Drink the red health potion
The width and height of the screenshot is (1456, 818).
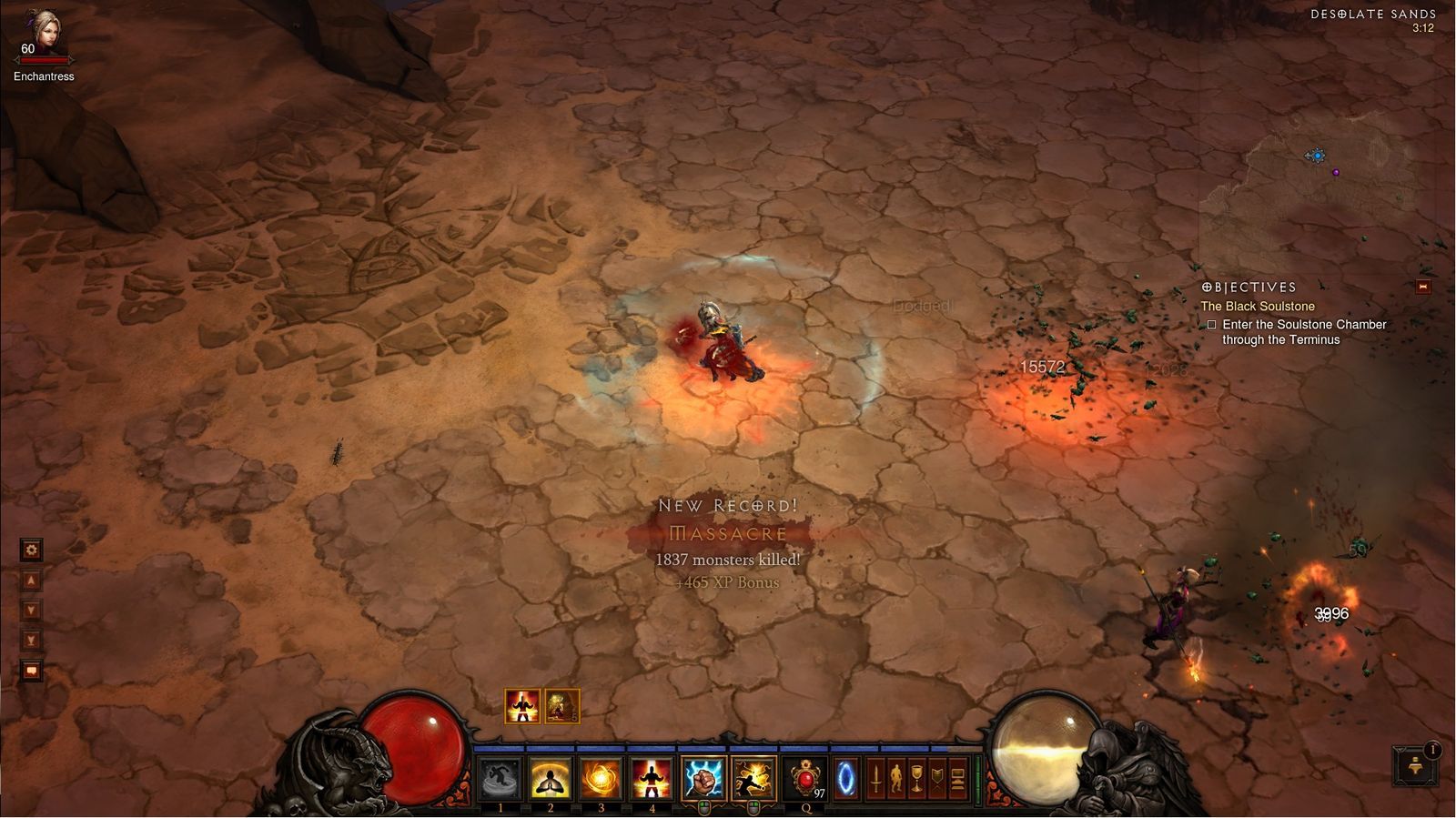tap(805, 779)
